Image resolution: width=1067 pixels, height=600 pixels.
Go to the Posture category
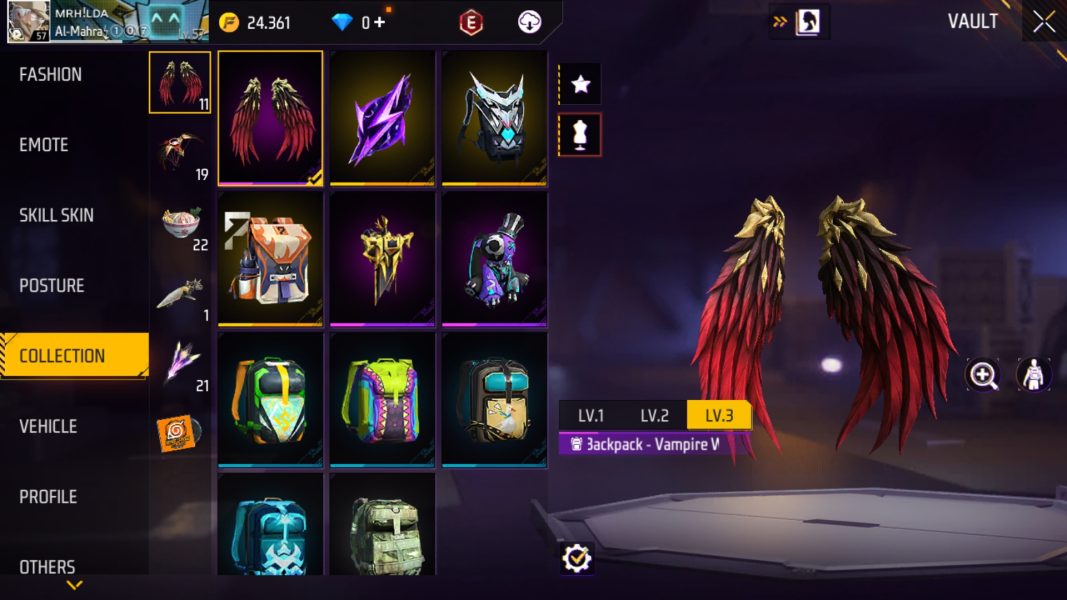[x=52, y=286]
